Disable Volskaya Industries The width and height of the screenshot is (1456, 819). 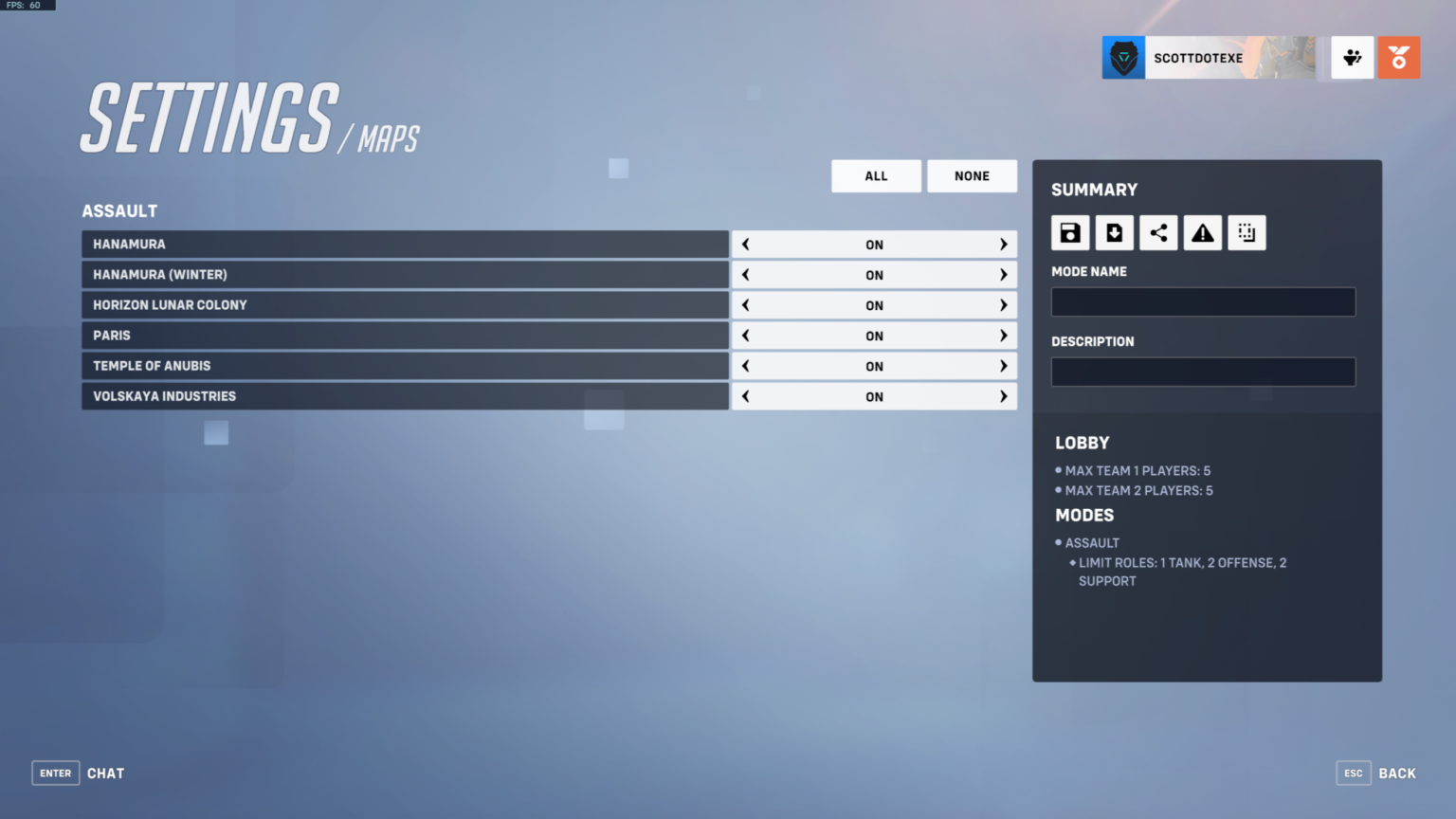pyautogui.click(x=873, y=395)
